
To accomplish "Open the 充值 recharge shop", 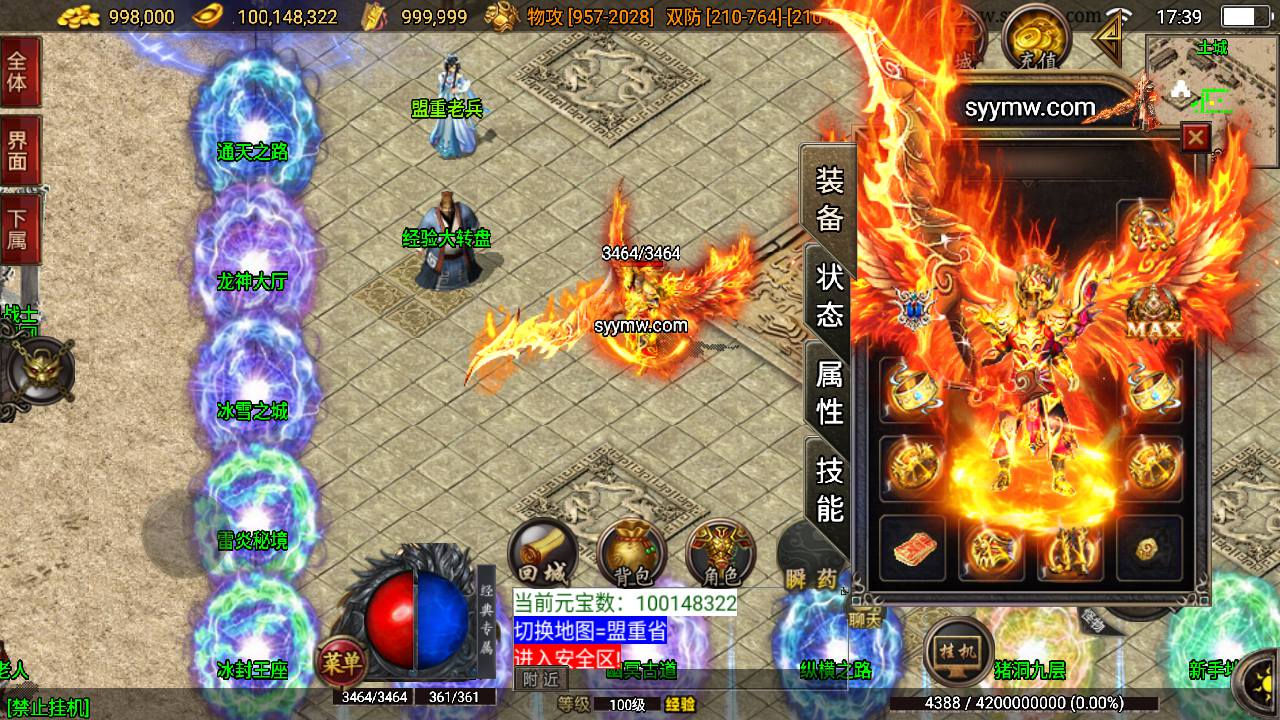I will click(x=1036, y=41).
